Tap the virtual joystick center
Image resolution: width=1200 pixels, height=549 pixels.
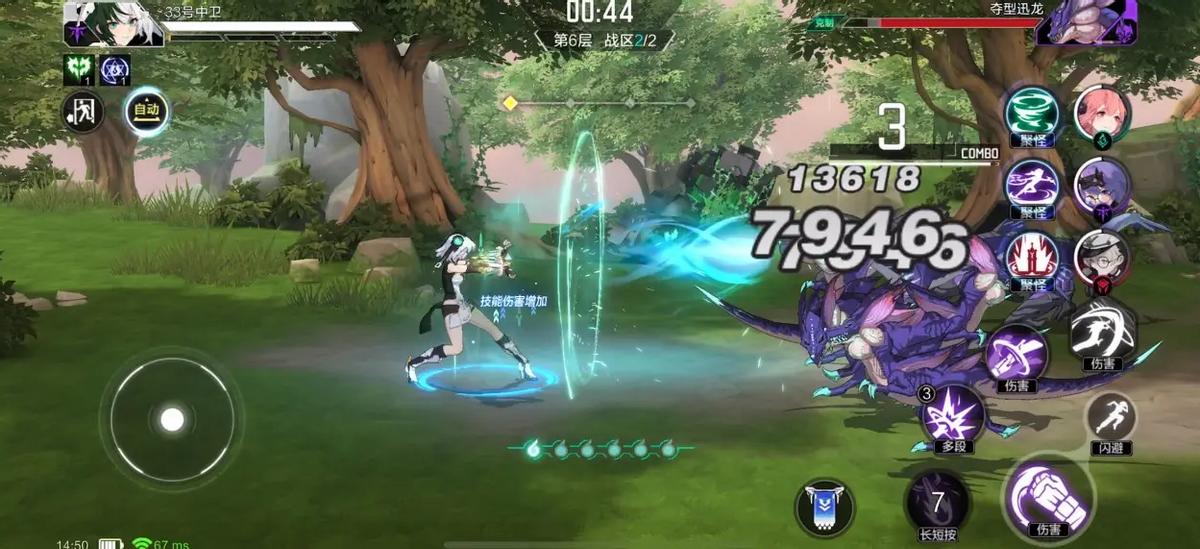(x=172, y=419)
